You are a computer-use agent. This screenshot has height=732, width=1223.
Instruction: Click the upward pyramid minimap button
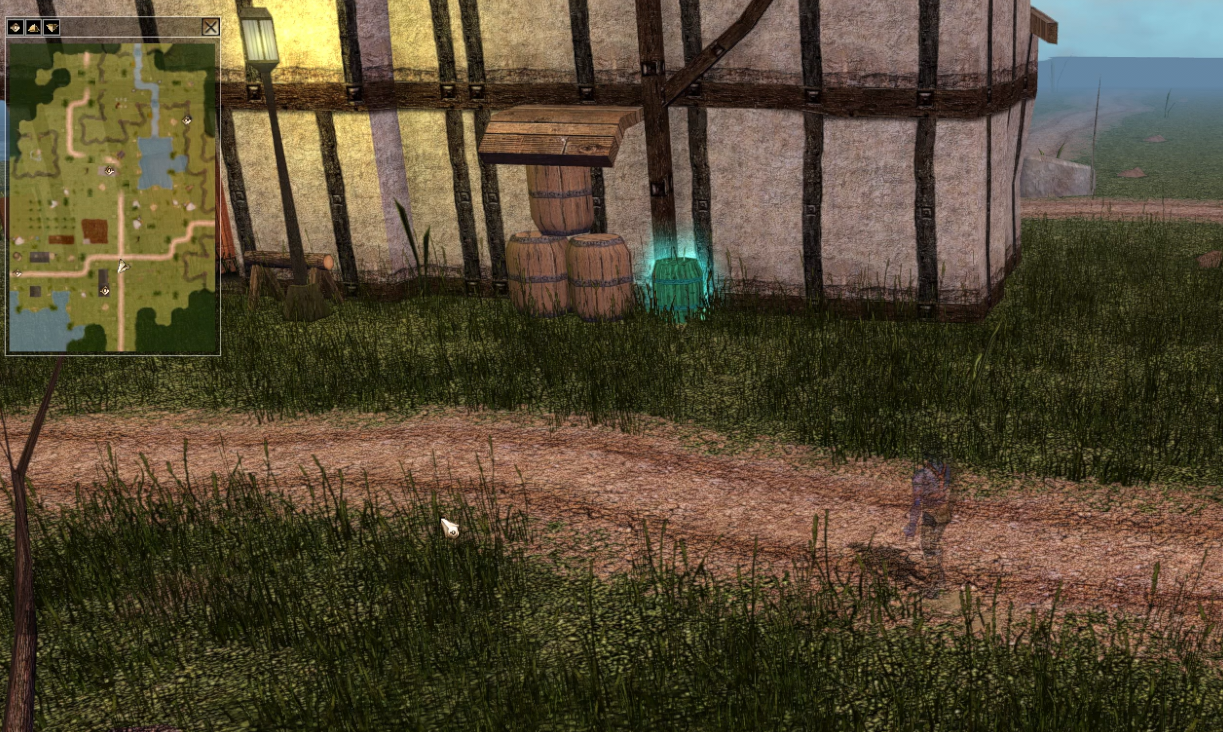tap(33, 27)
